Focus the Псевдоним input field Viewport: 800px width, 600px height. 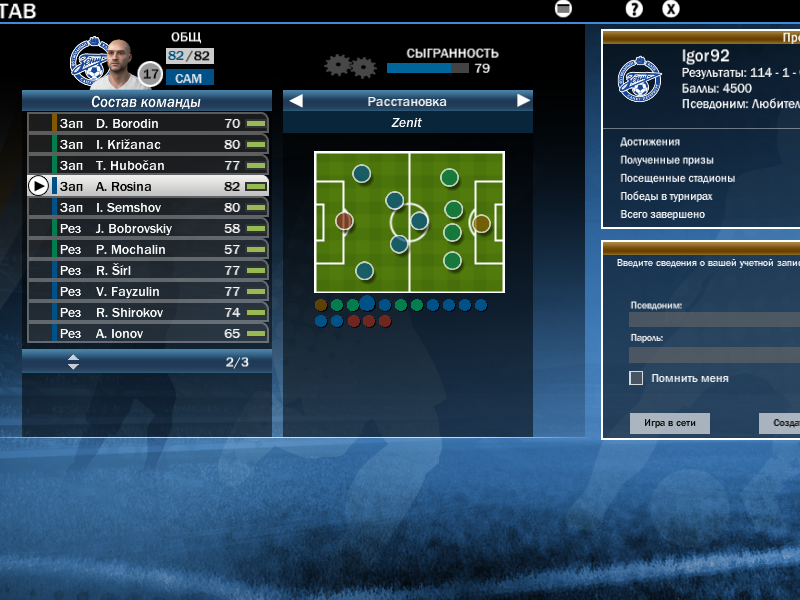click(x=714, y=320)
